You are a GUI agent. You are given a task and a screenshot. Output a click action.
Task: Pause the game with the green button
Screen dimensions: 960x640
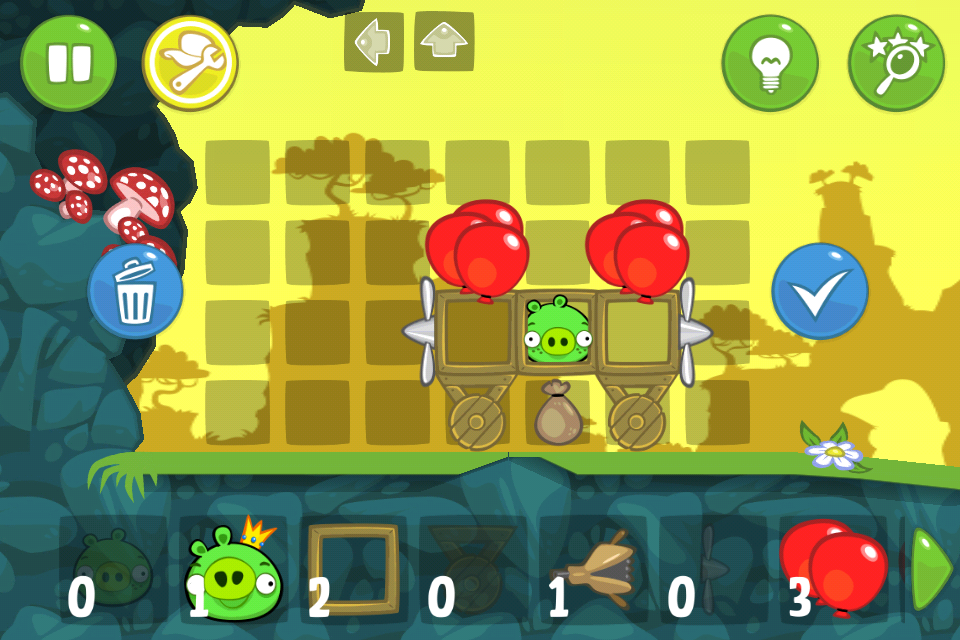(x=68, y=62)
